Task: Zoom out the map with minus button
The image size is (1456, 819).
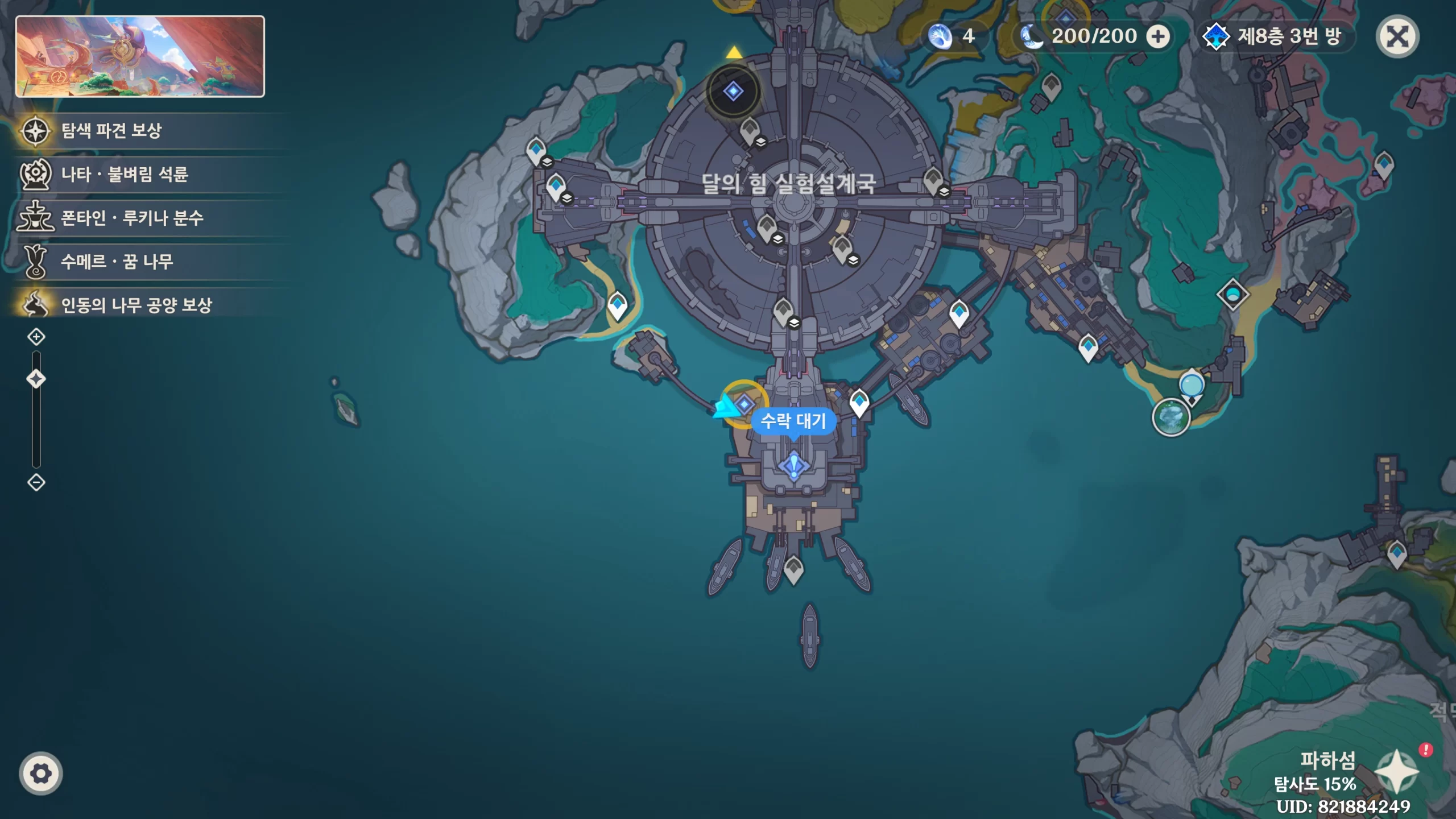Action: point(36,482)
